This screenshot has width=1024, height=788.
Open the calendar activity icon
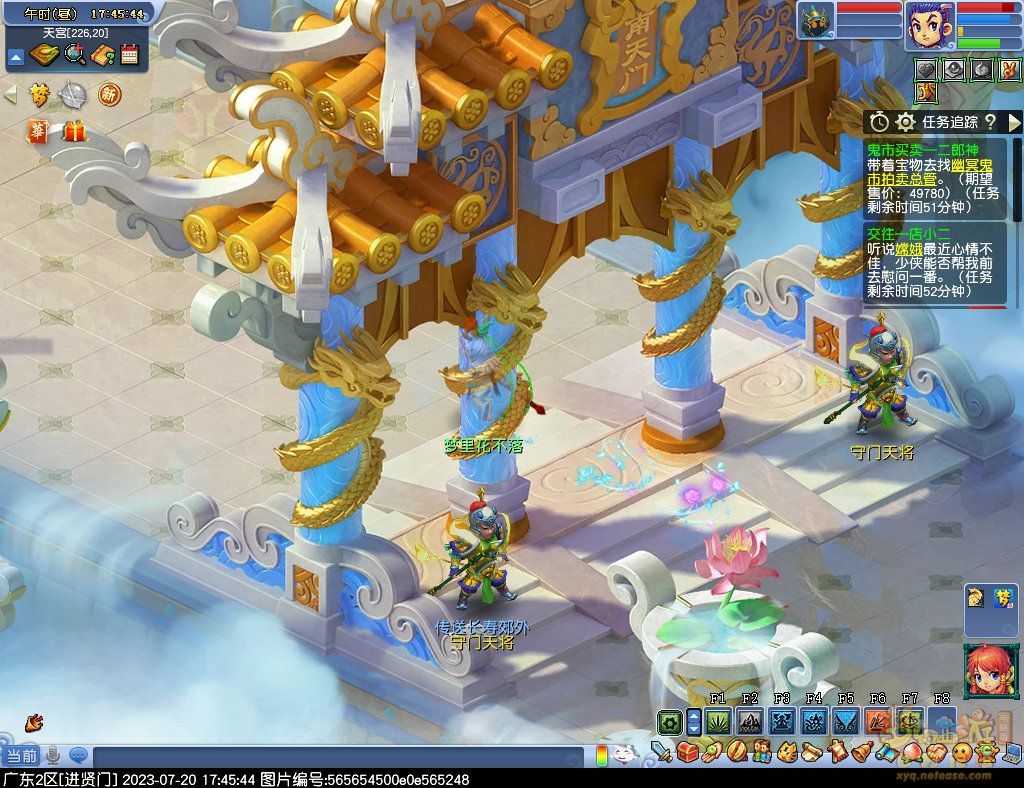(129, 55)
